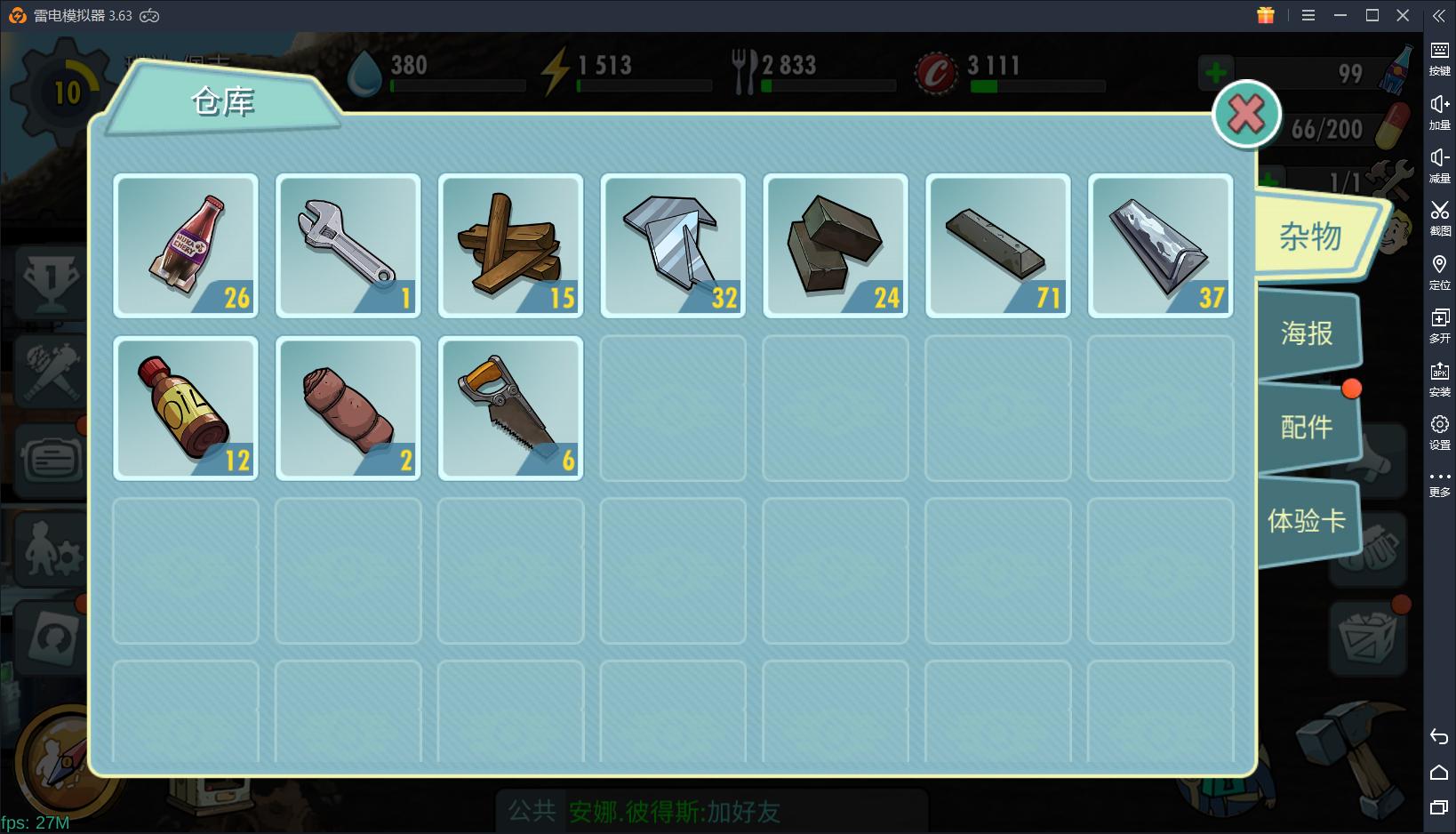Select the wrench item slot
This screenshot has height=834, width=1456.
click(348, 245)
